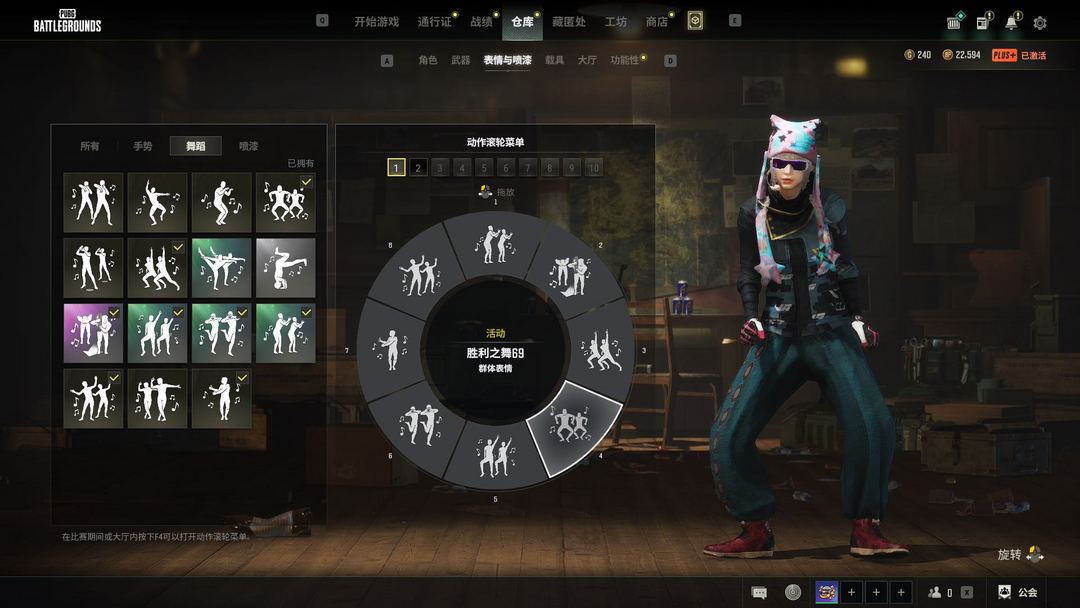Show the notifications bell
Viewport: 1080px width, 608px height.
1012,22
